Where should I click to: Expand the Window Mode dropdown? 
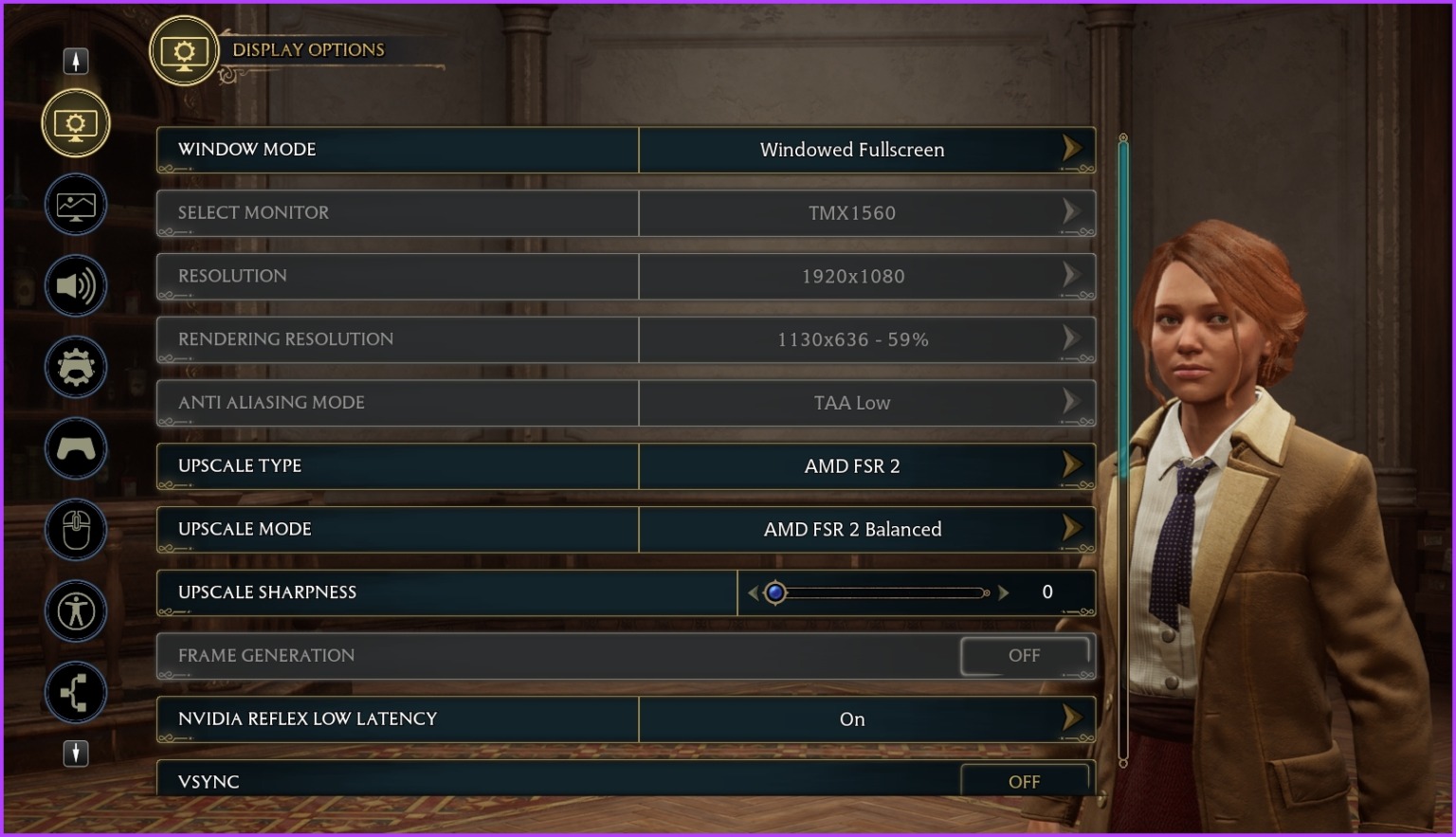[x=1073, y=149]
